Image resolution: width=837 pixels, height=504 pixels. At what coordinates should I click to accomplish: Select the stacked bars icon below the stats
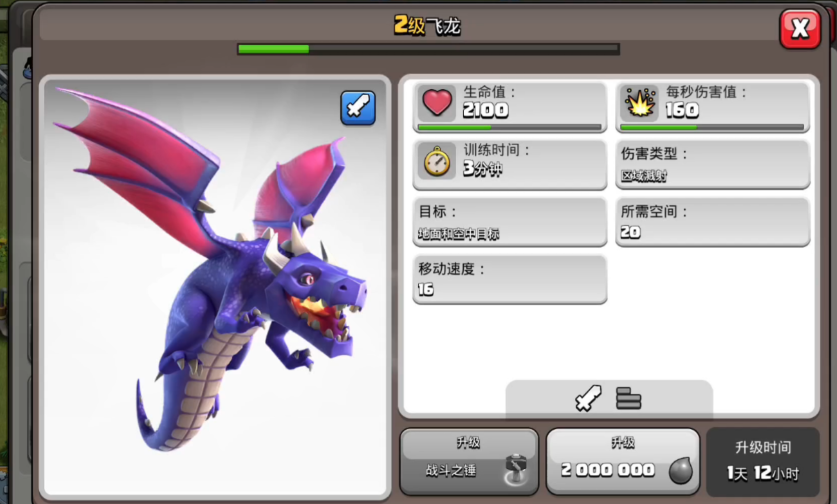(x=629, y=399)
